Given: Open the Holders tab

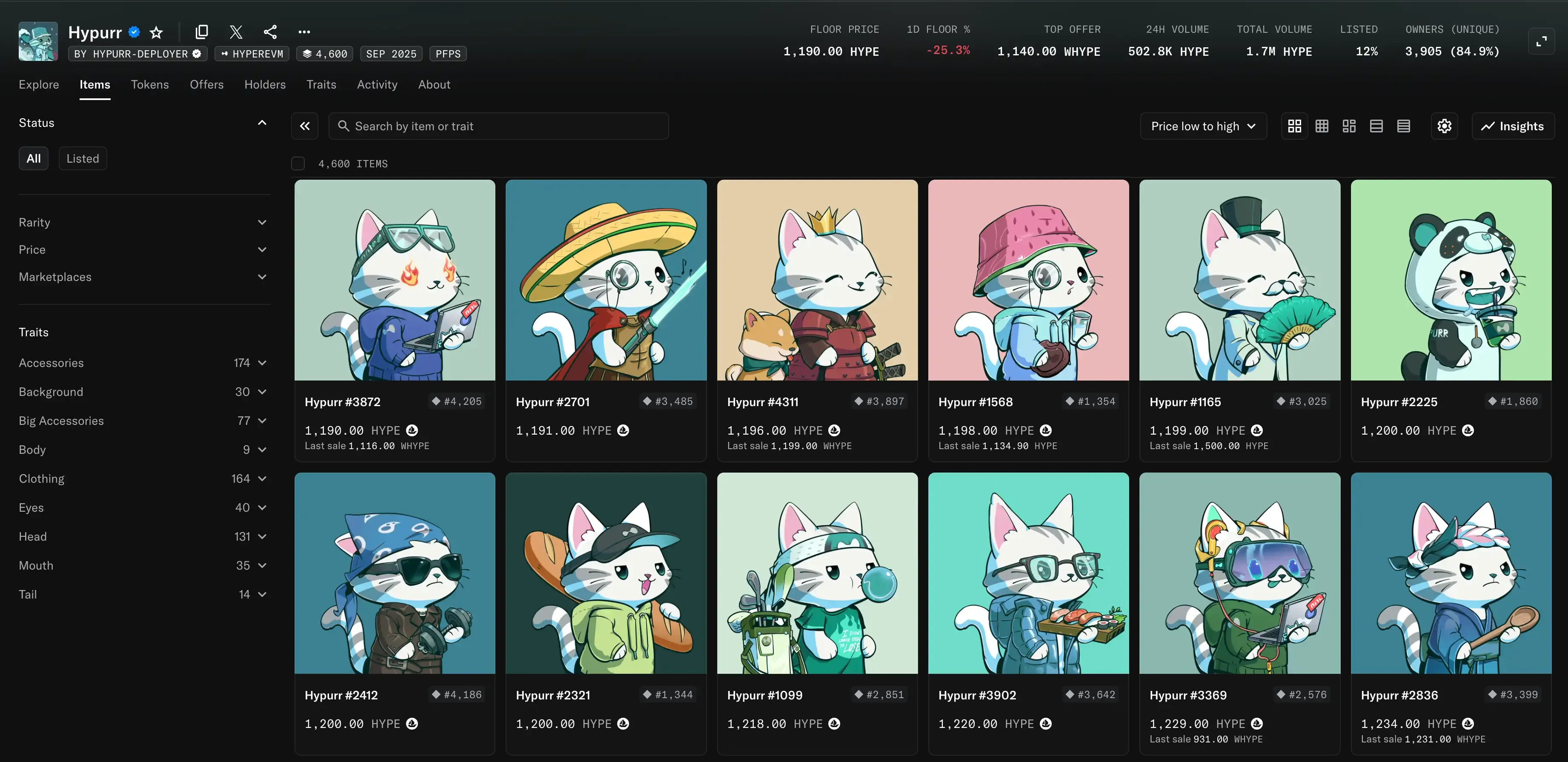Looking at the screenshot, I should (x=265, y=85).
